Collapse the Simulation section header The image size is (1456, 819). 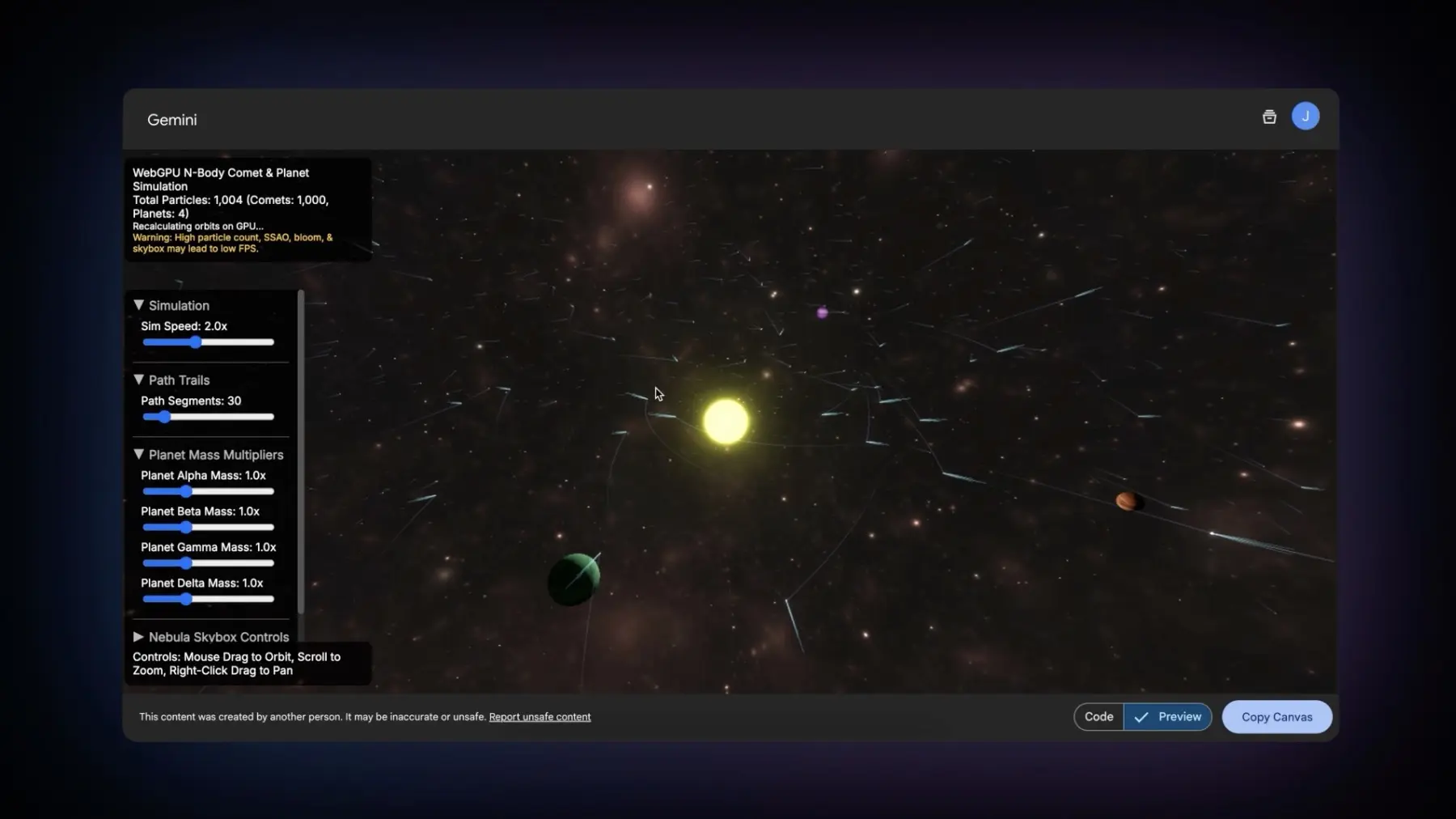(x=171, y=305)
